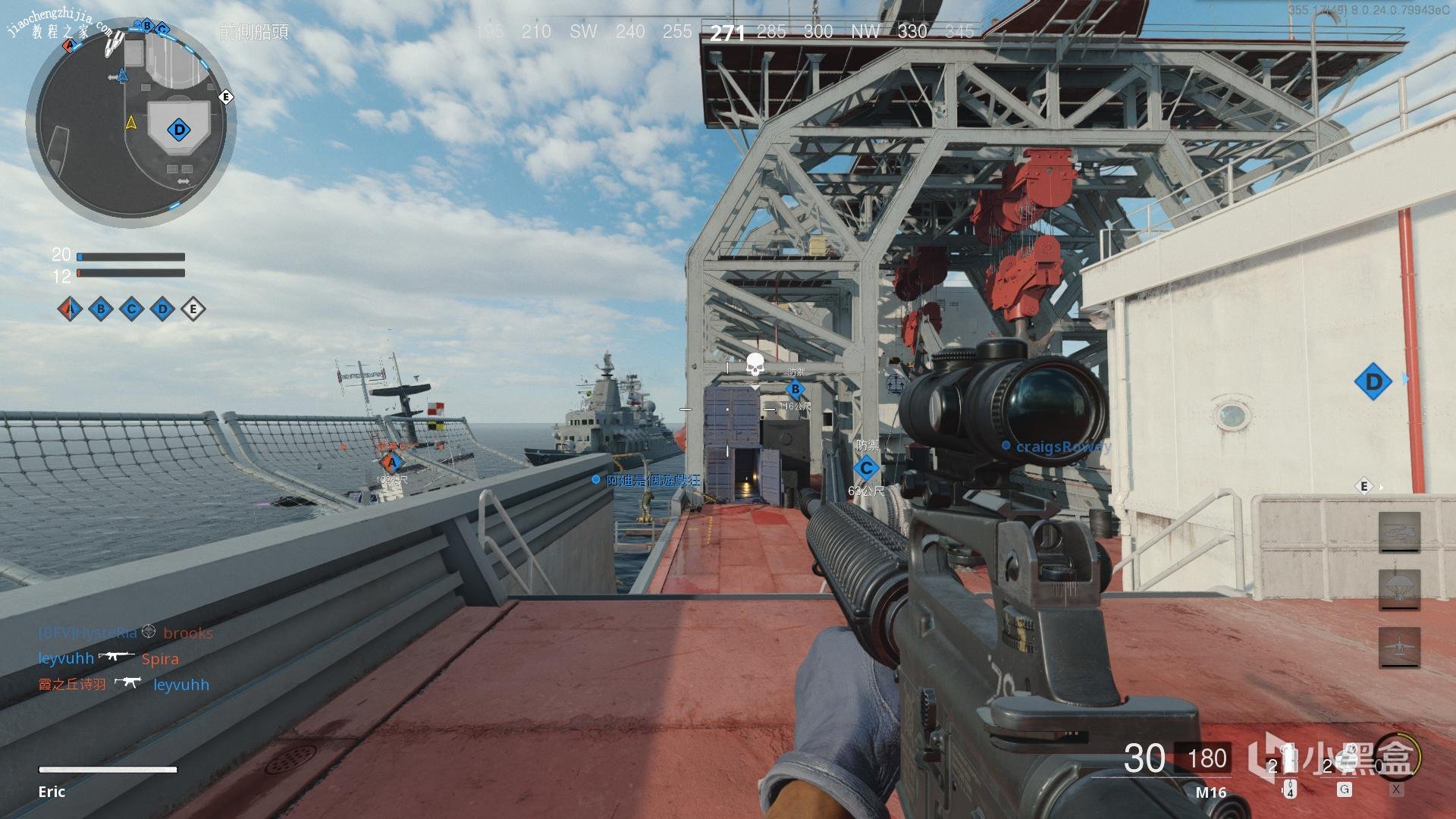Viewport: 1456px width, 819px height.
Task: Select objective A in the capture status row
Action: coord(70,309)
